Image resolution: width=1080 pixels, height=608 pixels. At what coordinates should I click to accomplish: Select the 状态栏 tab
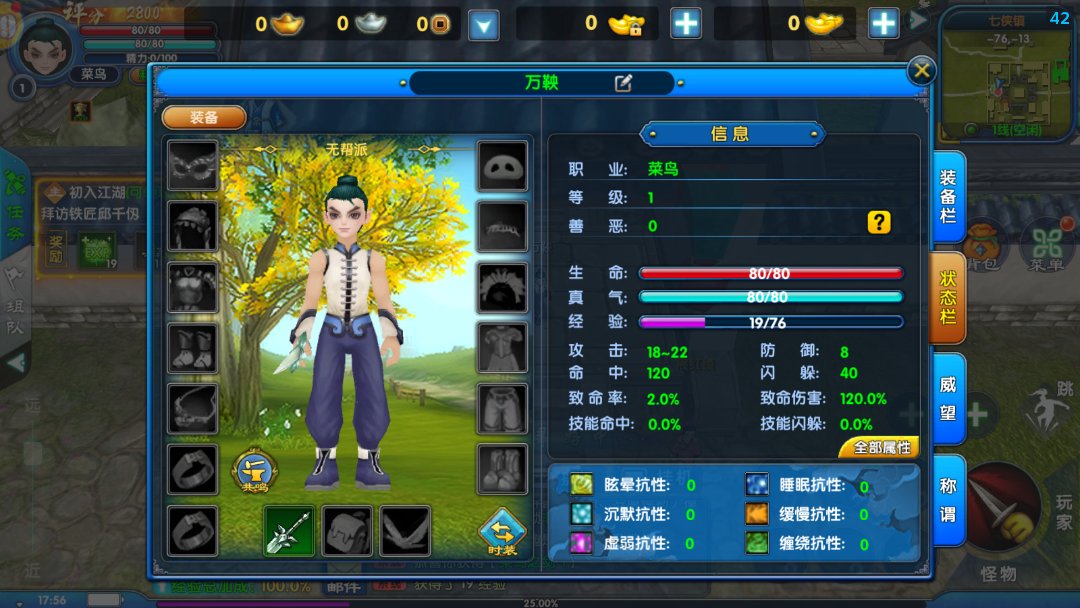[948, 297]
